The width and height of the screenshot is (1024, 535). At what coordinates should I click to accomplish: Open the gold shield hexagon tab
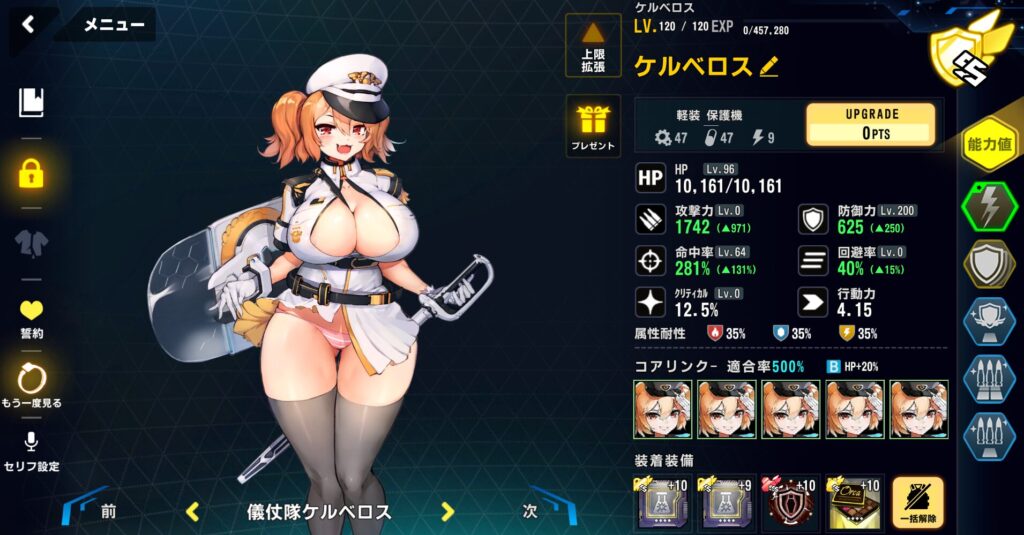(990, 264)
